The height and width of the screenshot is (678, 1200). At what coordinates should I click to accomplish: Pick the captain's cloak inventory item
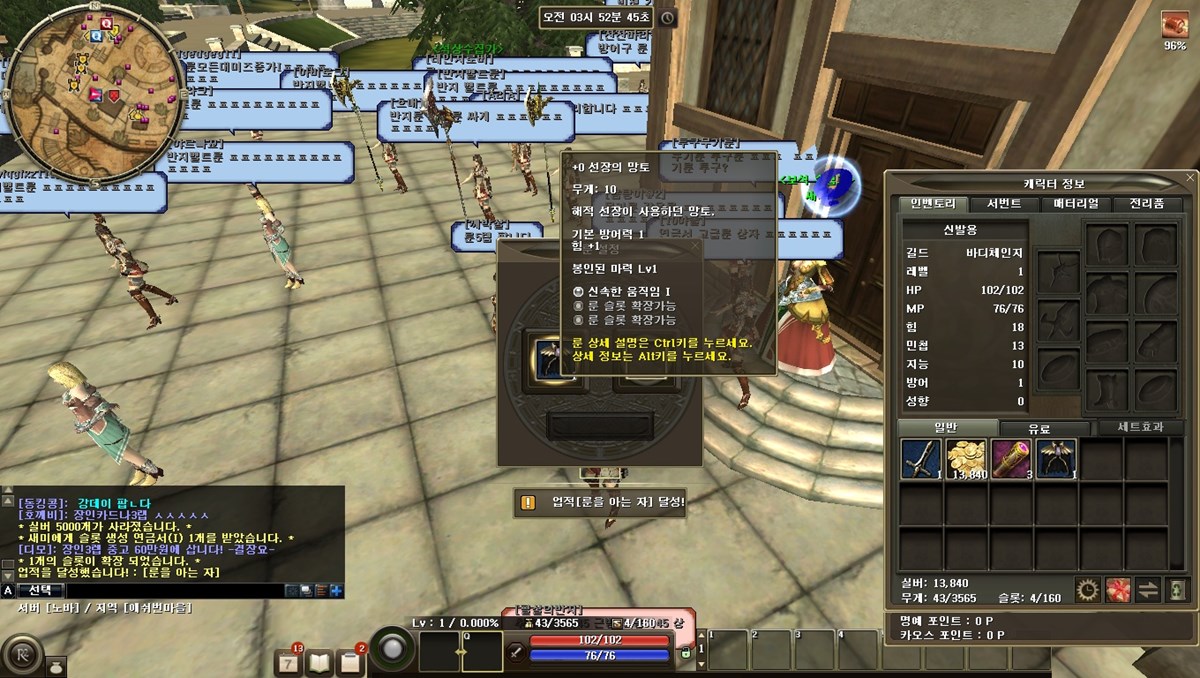click(1056, 460)
